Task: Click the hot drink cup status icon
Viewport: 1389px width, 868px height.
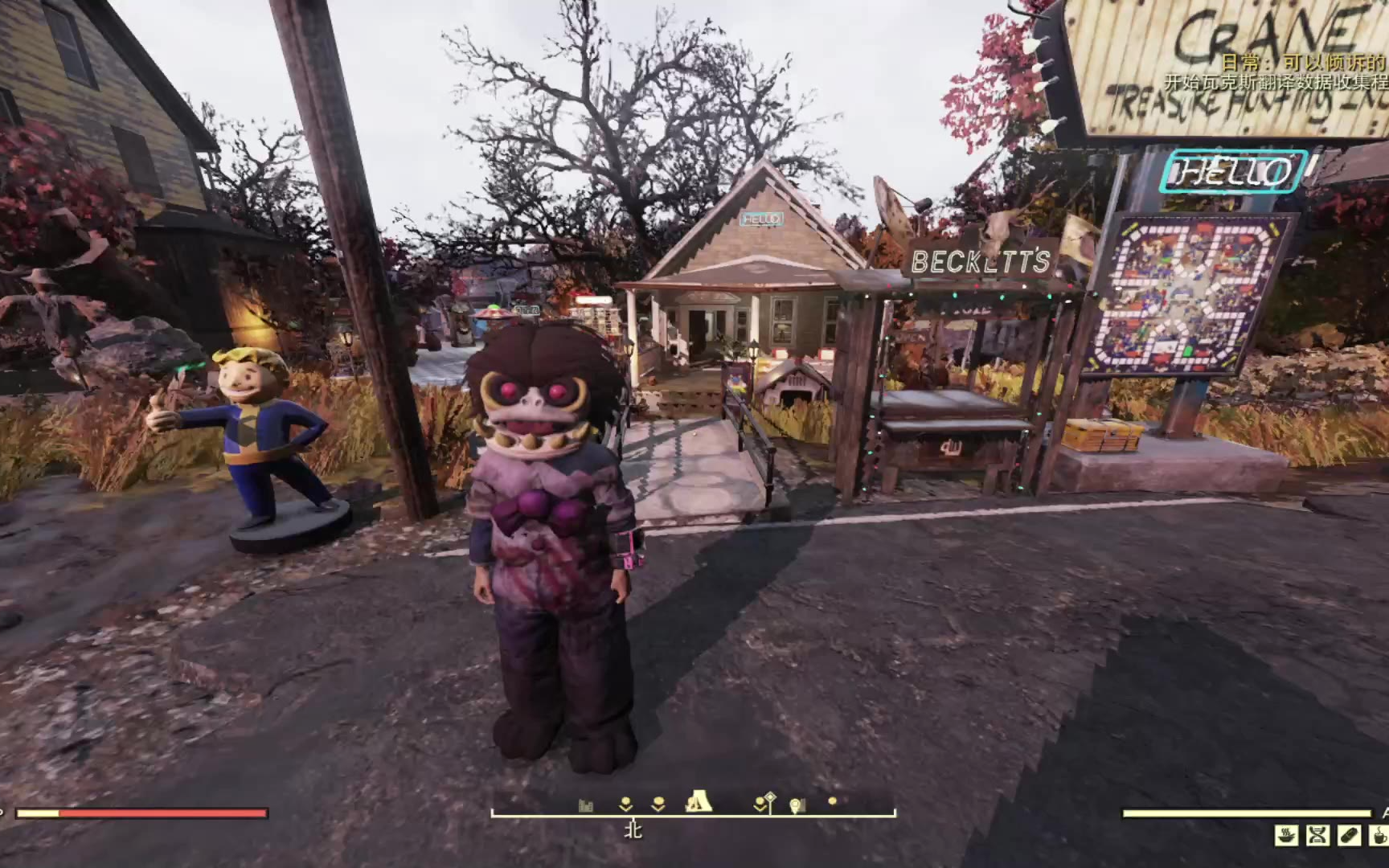Action: (1379, 836)
